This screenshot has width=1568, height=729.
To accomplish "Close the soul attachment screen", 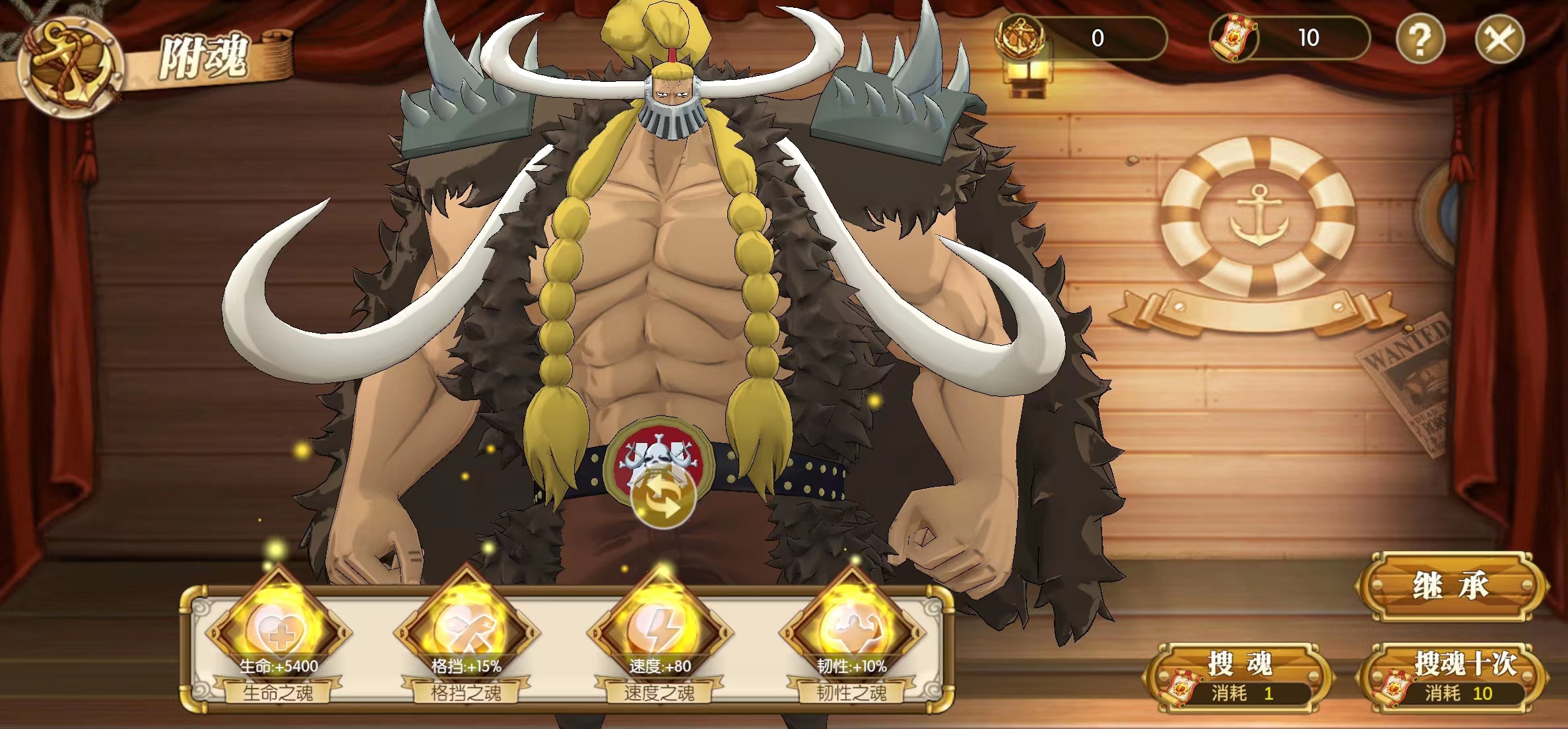I will click(x=1499, y=40).
